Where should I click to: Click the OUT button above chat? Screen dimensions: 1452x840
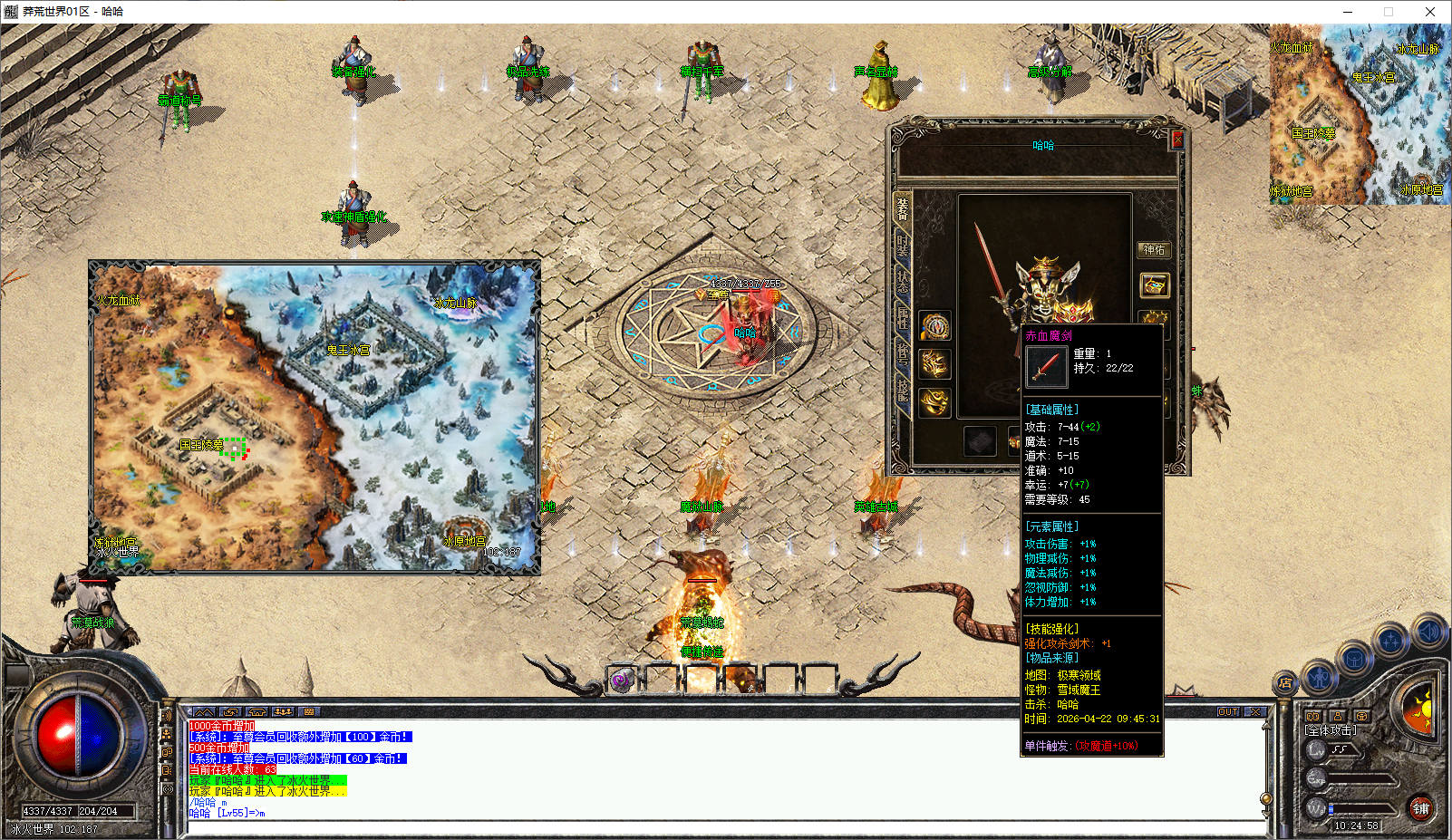coord(1228,712)
